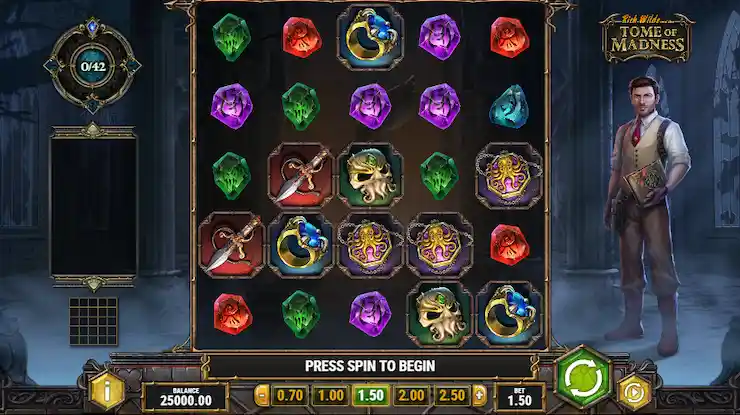
Task: Set the bet to 2.00
Action: click(412, 394)
